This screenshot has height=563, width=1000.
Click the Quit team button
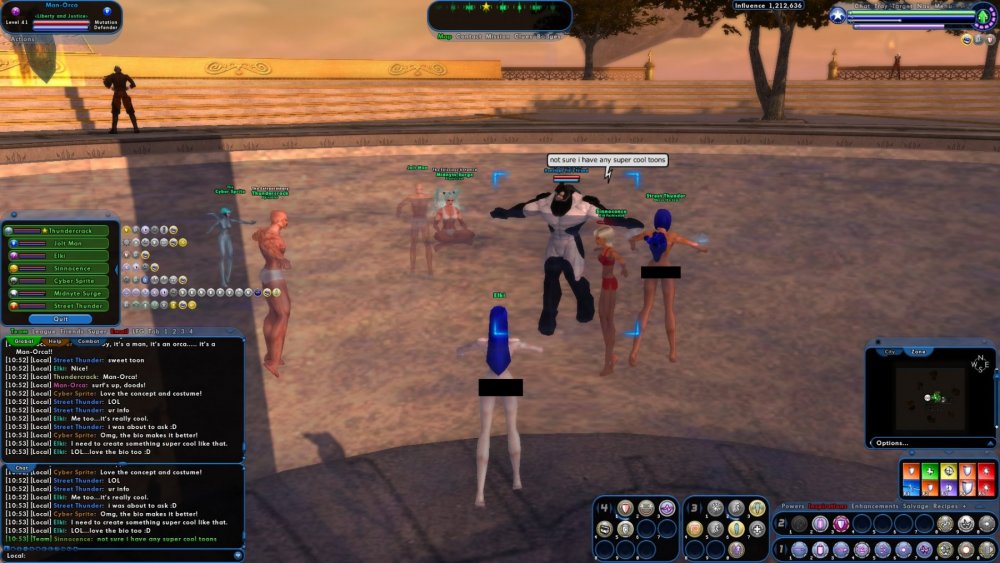[62, 319]
